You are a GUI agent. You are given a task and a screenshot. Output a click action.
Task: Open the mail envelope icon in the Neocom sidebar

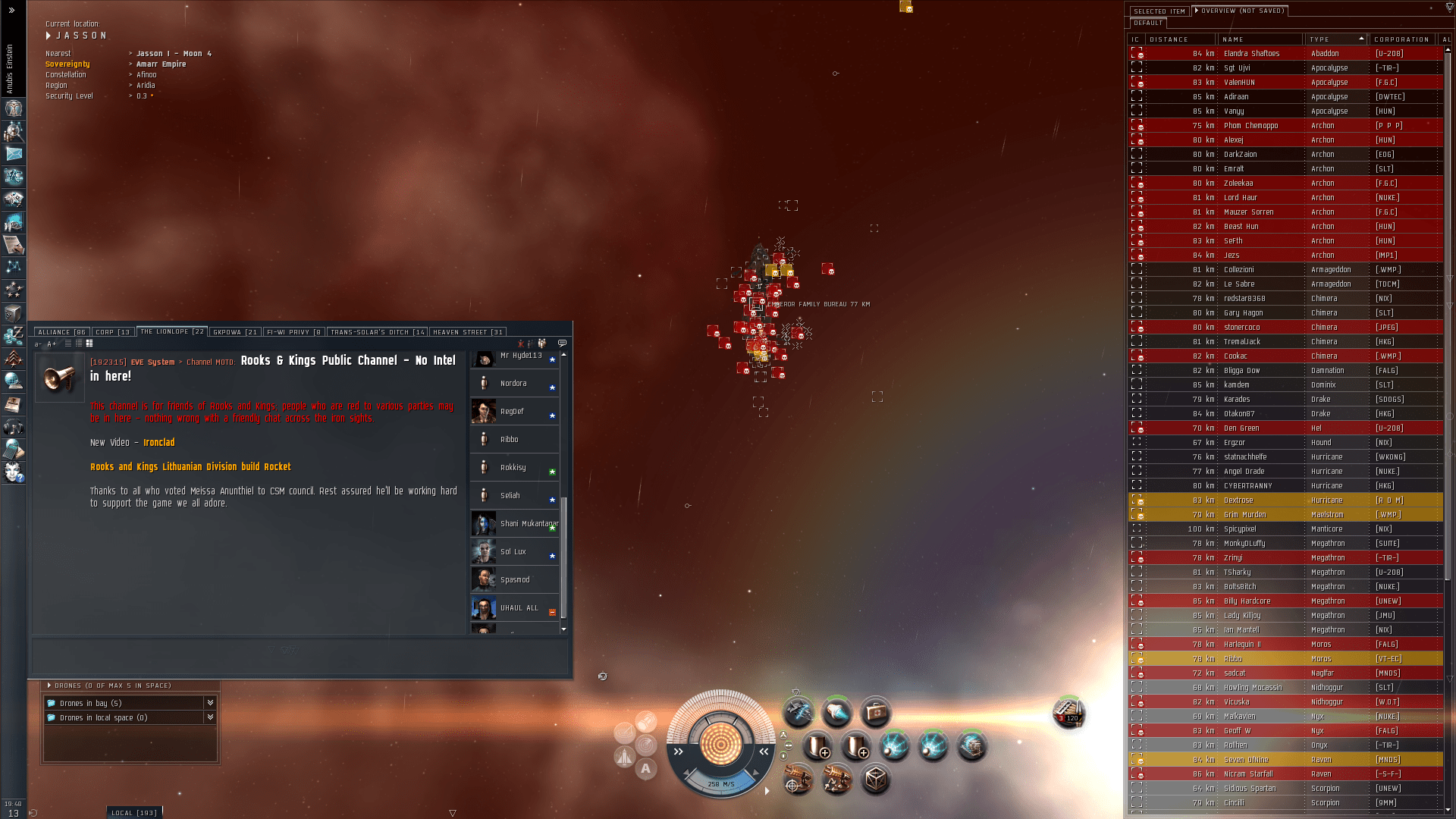pyautogui.click(x=14, y=153)
